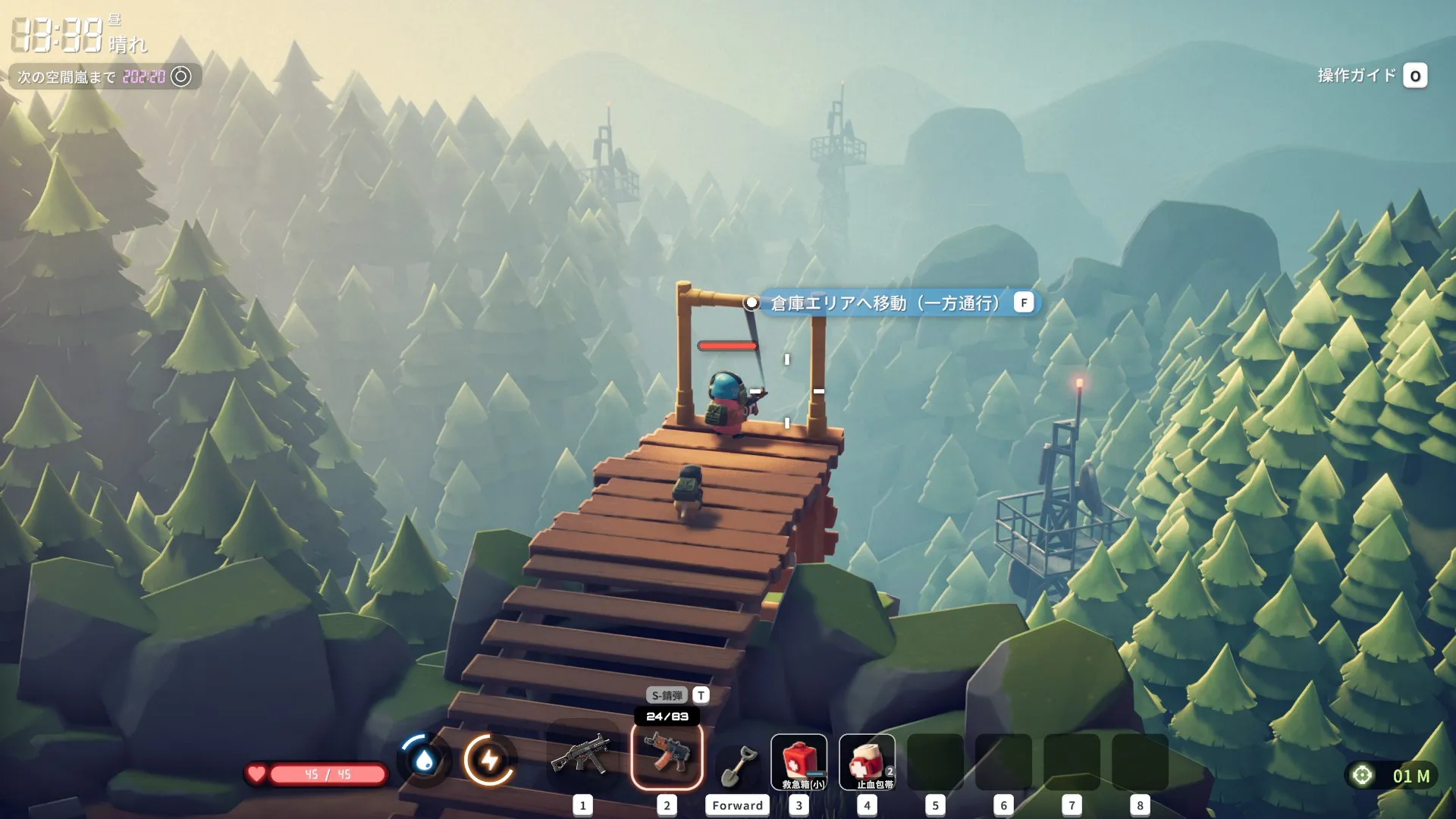
Task: Use the small first aid kit (救急箱)
Action: 799,762
